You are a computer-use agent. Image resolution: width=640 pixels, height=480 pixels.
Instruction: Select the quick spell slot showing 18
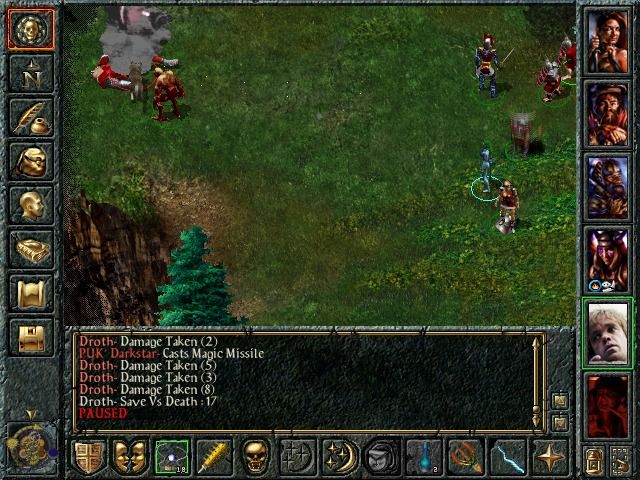171,457
